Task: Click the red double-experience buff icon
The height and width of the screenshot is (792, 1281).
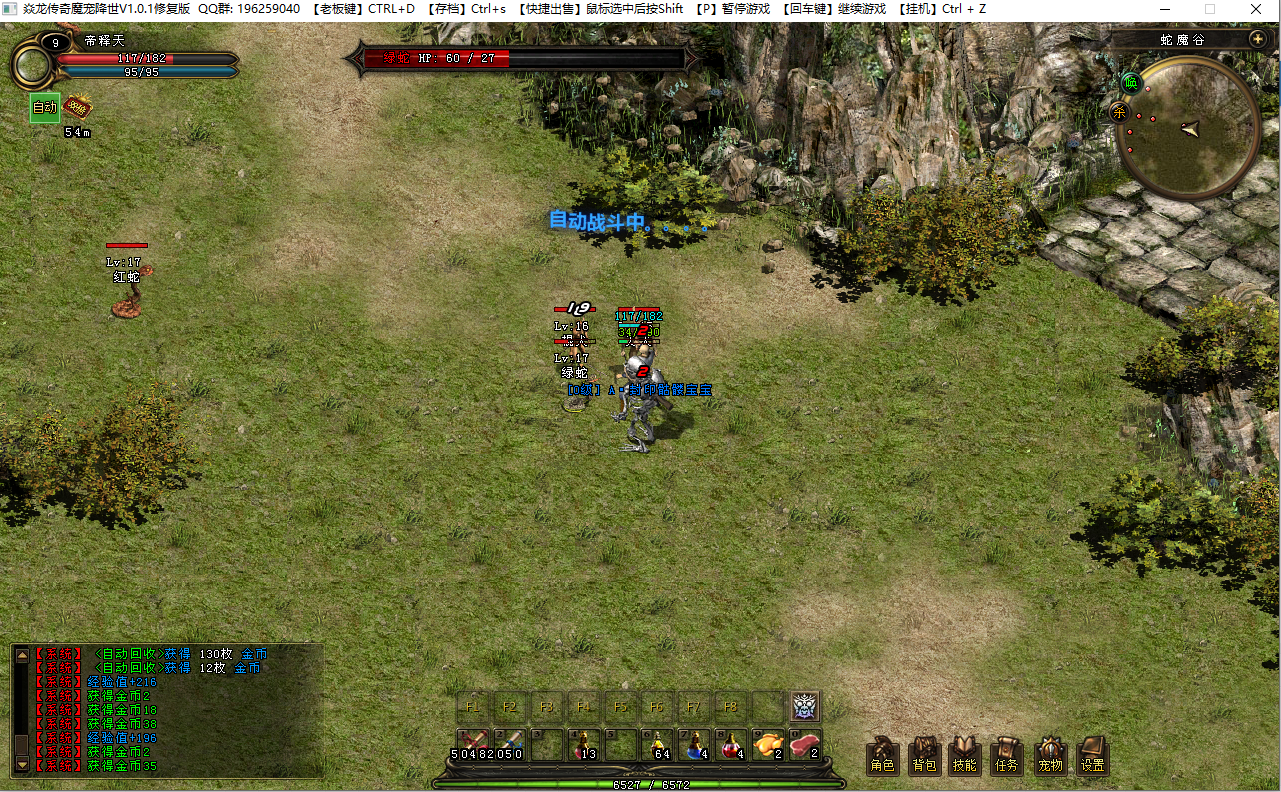Action: pos(77,107)
